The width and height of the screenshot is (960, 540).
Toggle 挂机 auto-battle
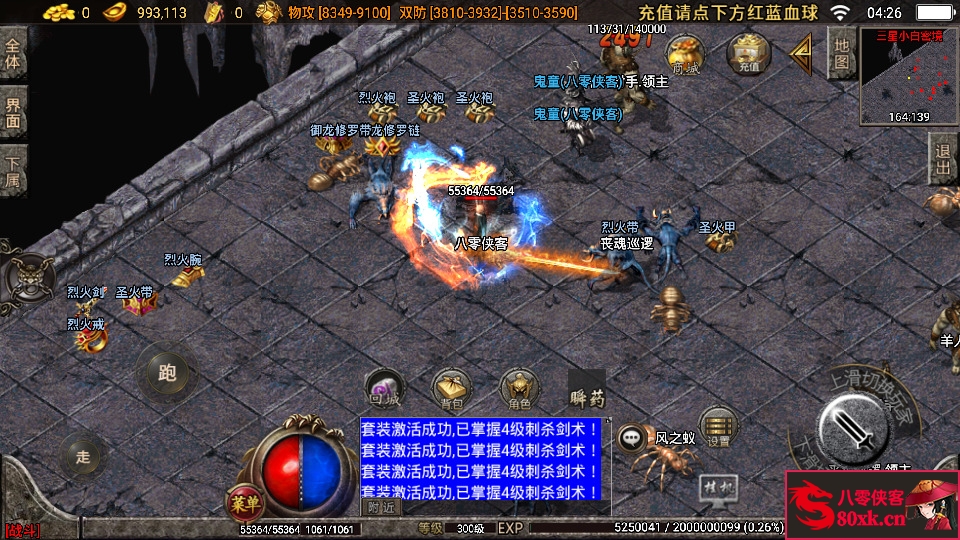pos(718,487)
